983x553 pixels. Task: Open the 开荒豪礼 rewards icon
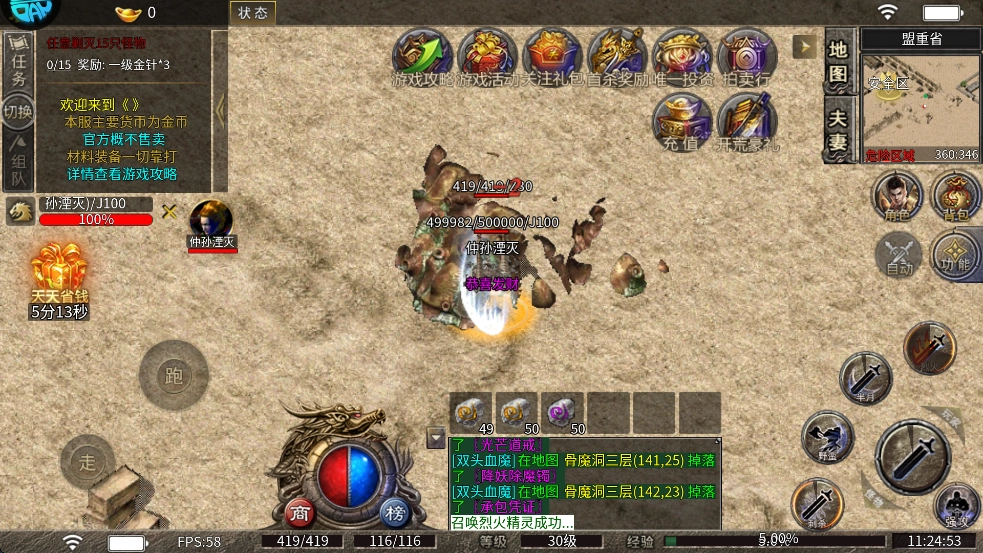(746, 121)
